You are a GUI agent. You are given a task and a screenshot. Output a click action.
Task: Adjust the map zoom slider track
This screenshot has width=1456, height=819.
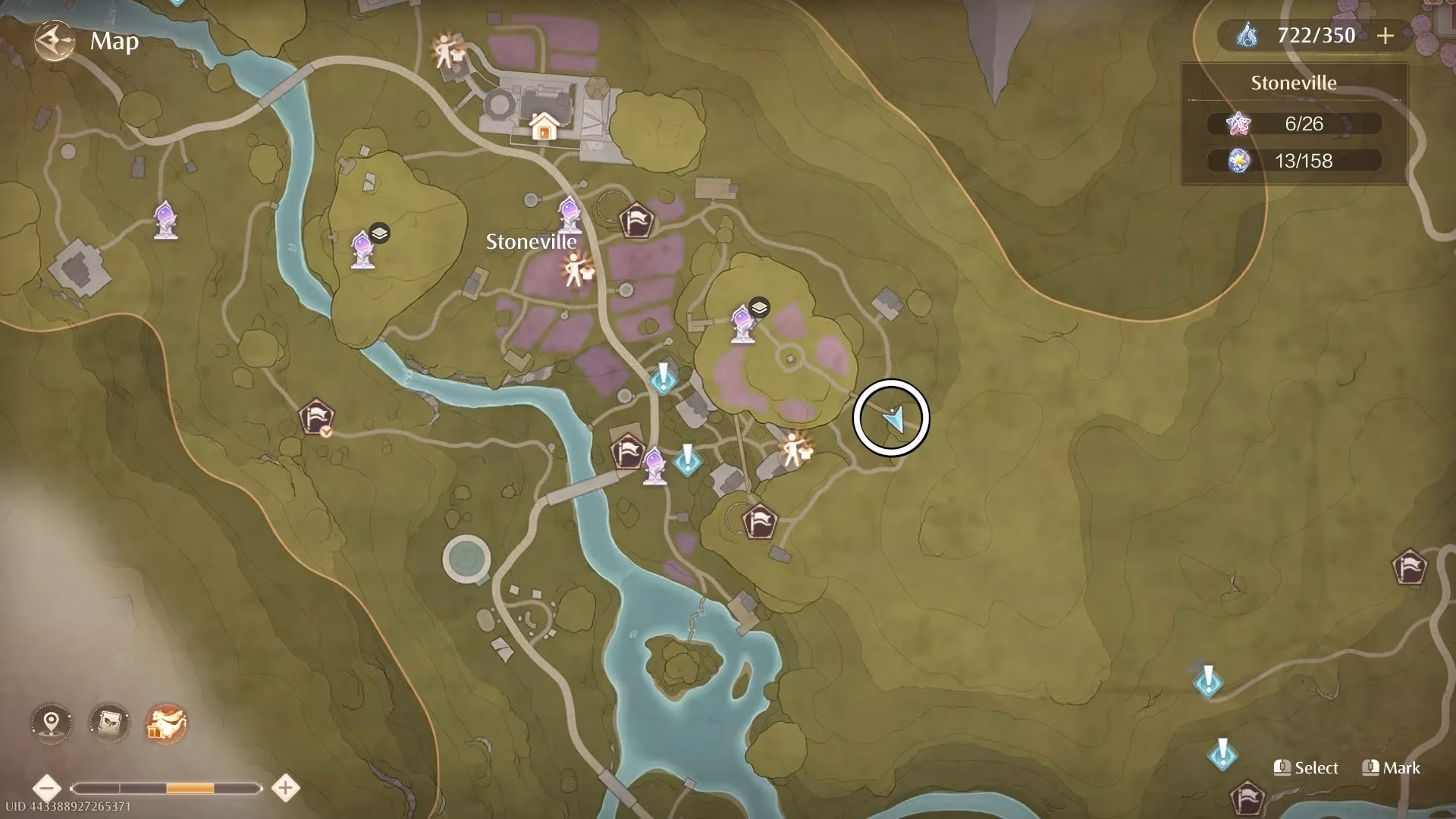(167, 787)
